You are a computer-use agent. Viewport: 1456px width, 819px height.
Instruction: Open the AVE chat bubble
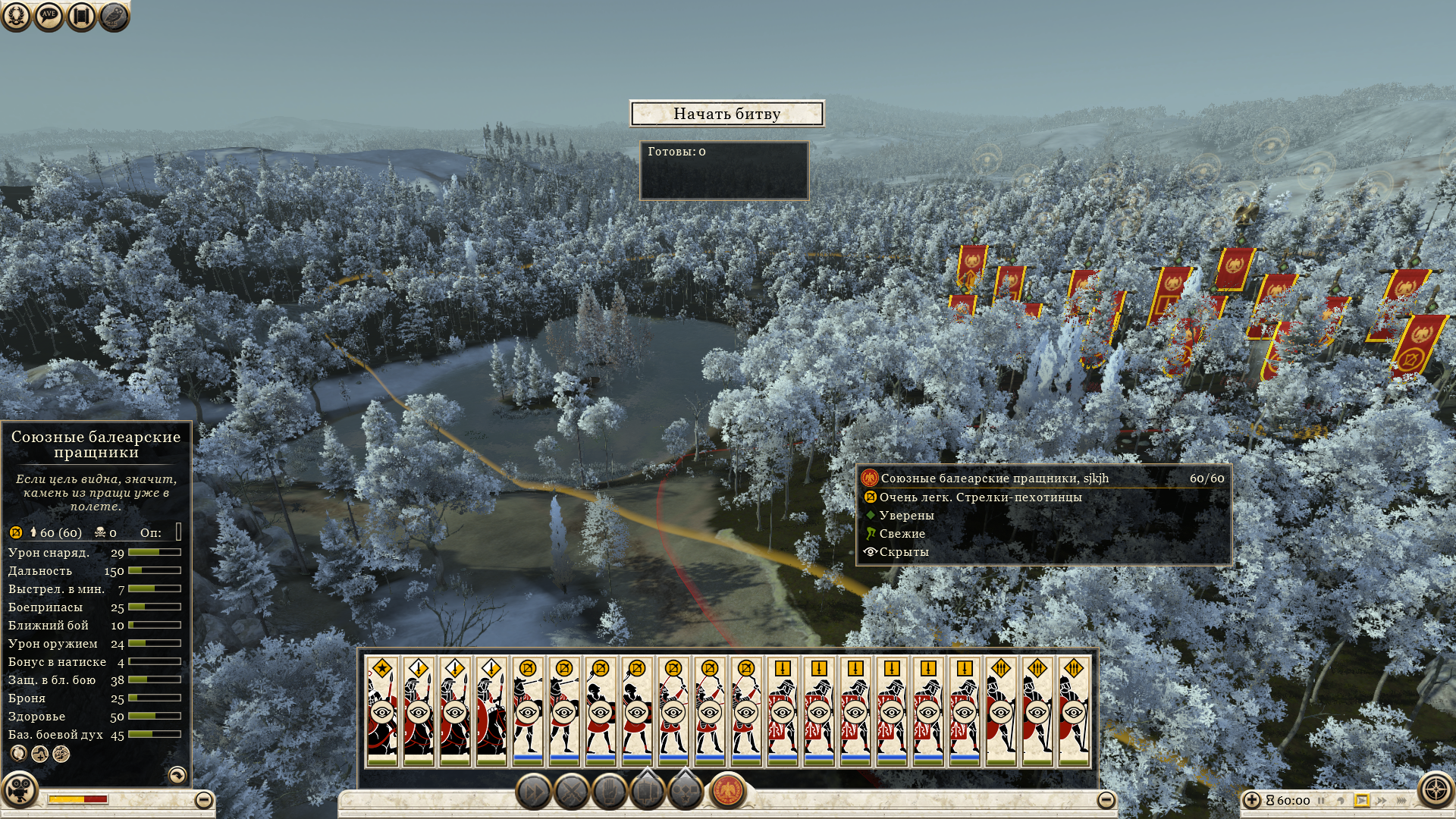49,16
